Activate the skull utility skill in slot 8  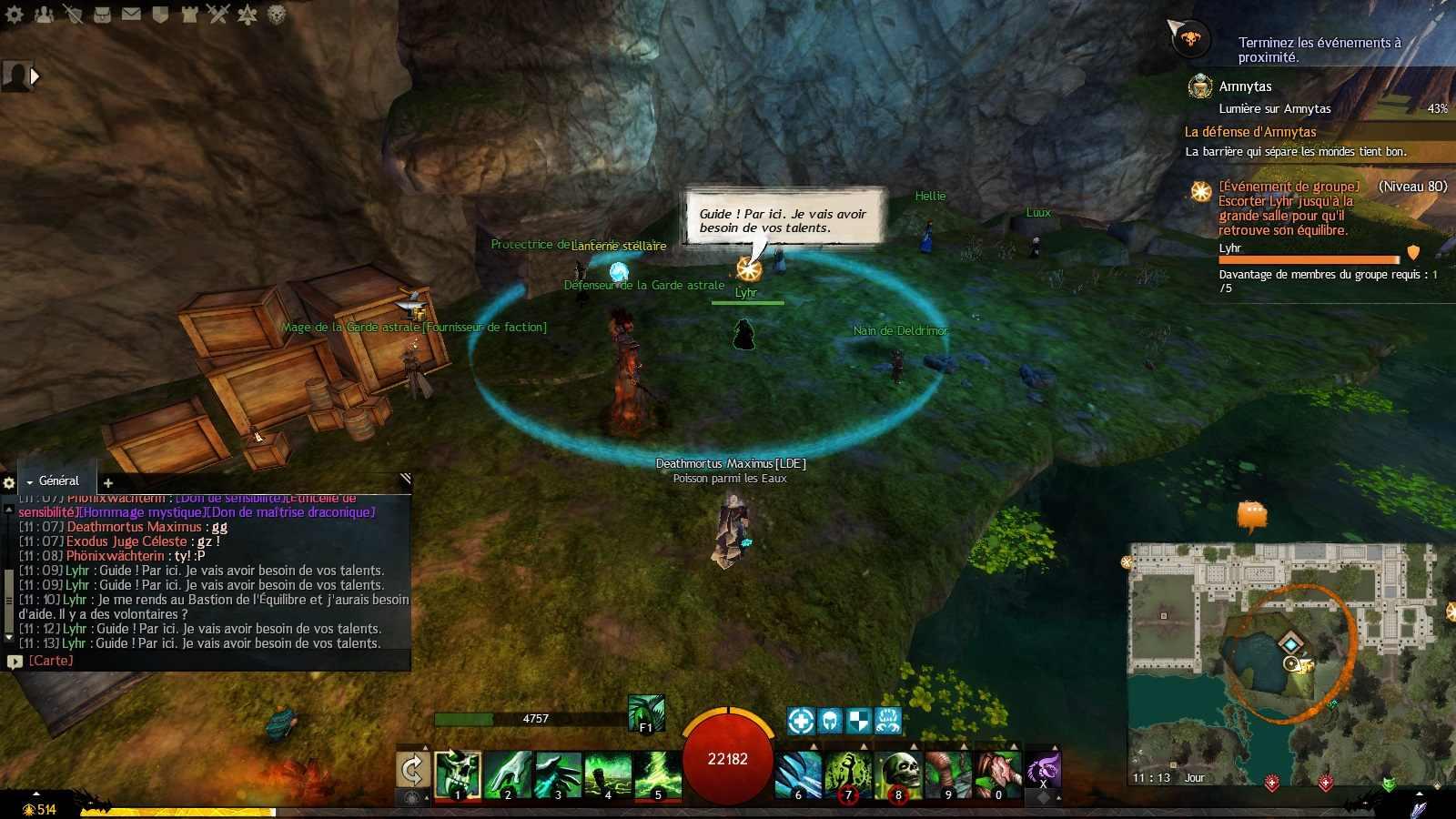coord(899,774)
